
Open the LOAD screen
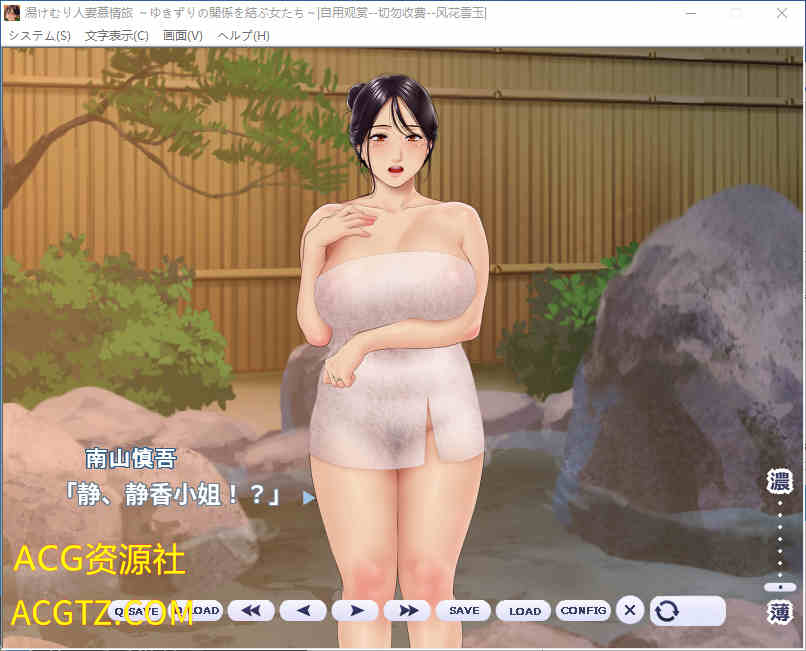pyautogui.click(x=524, y=610)
